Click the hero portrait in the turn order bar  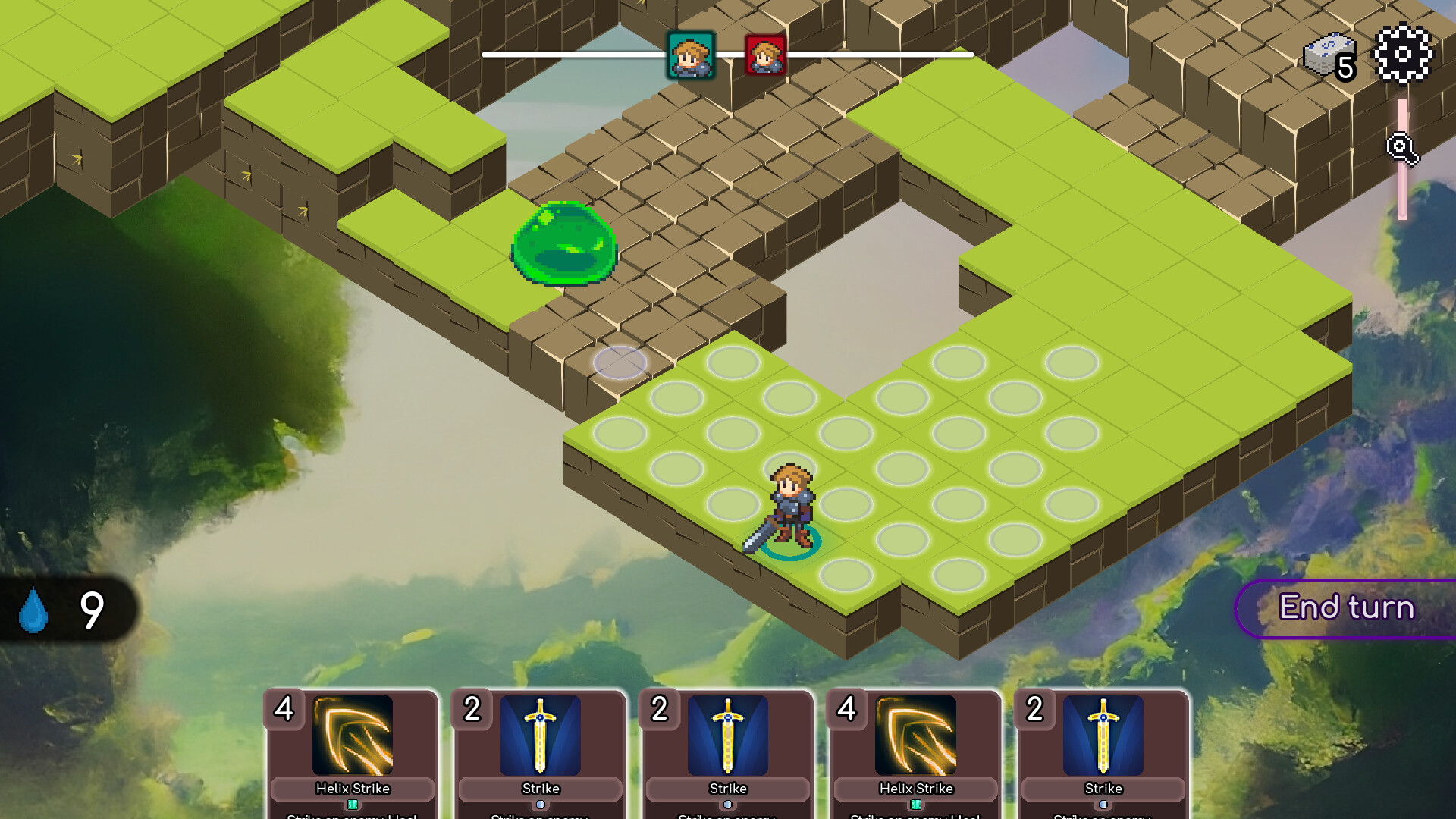[691, 55]
